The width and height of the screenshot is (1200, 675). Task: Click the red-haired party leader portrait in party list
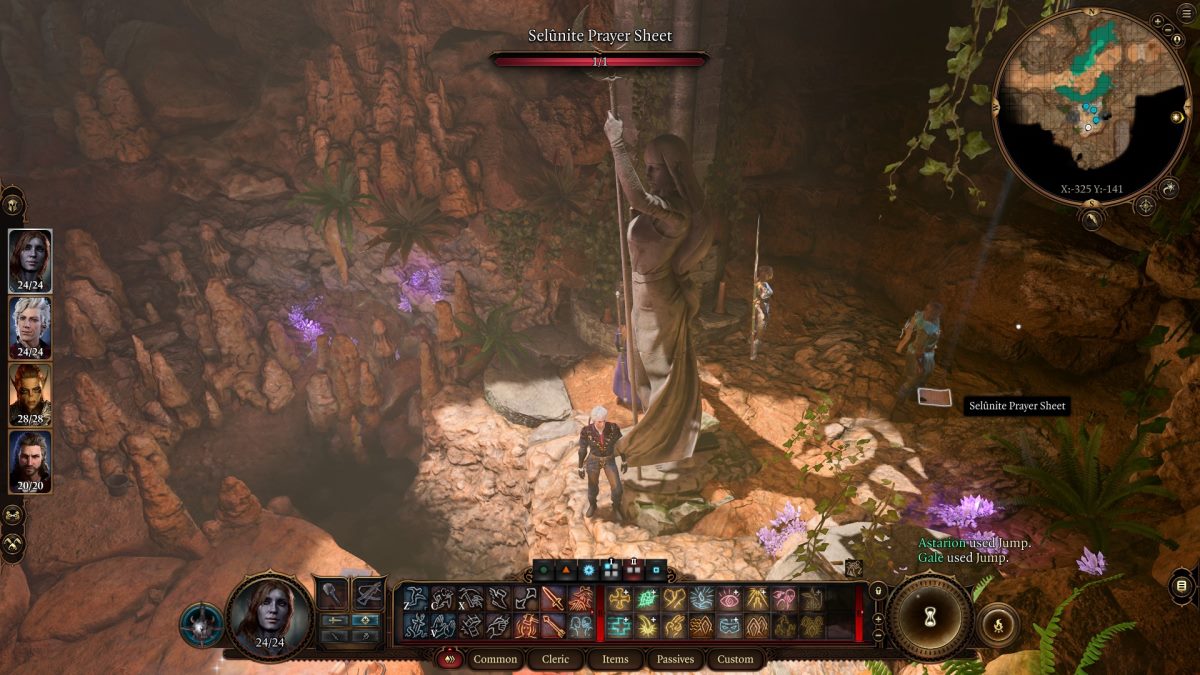(x=30, y=260)
